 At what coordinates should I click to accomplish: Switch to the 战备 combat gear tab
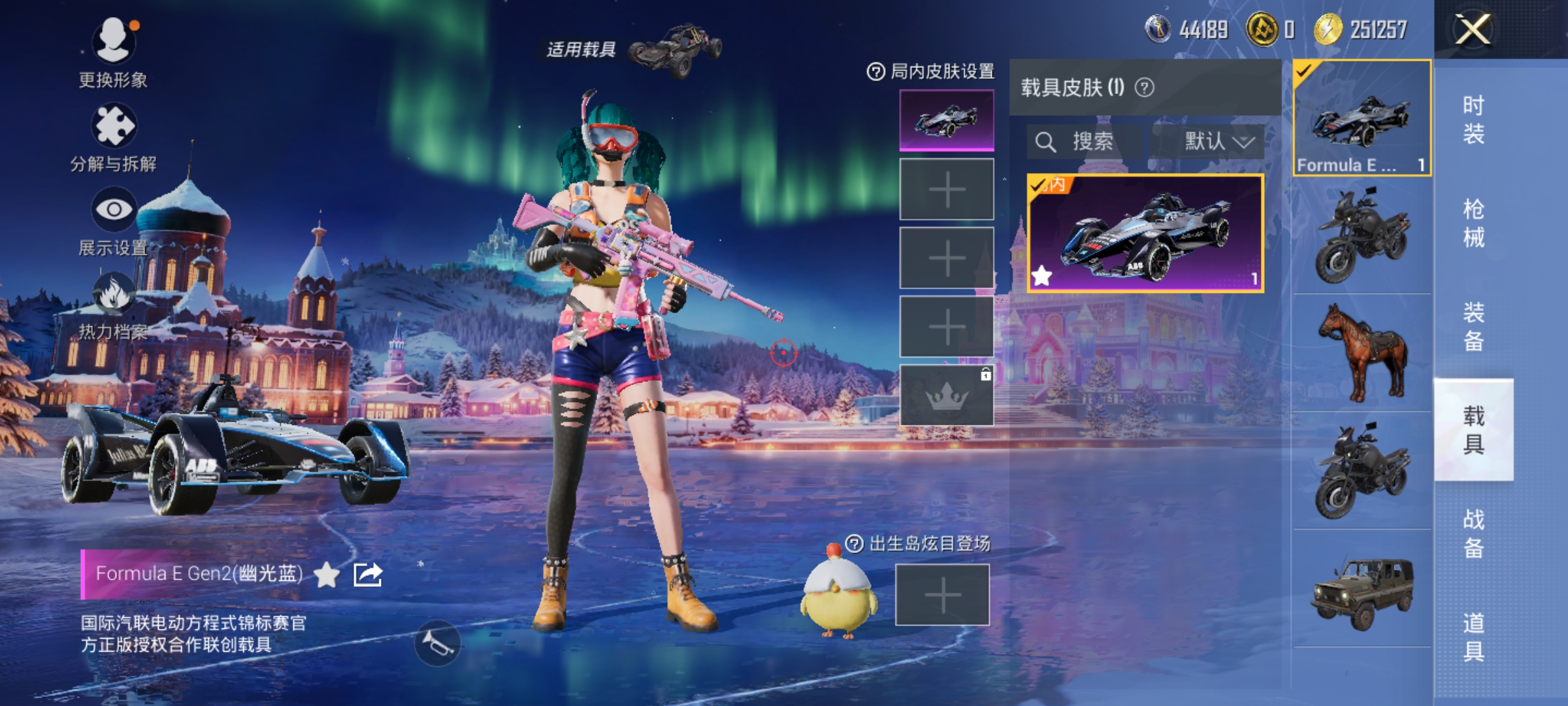[1473, 533]
